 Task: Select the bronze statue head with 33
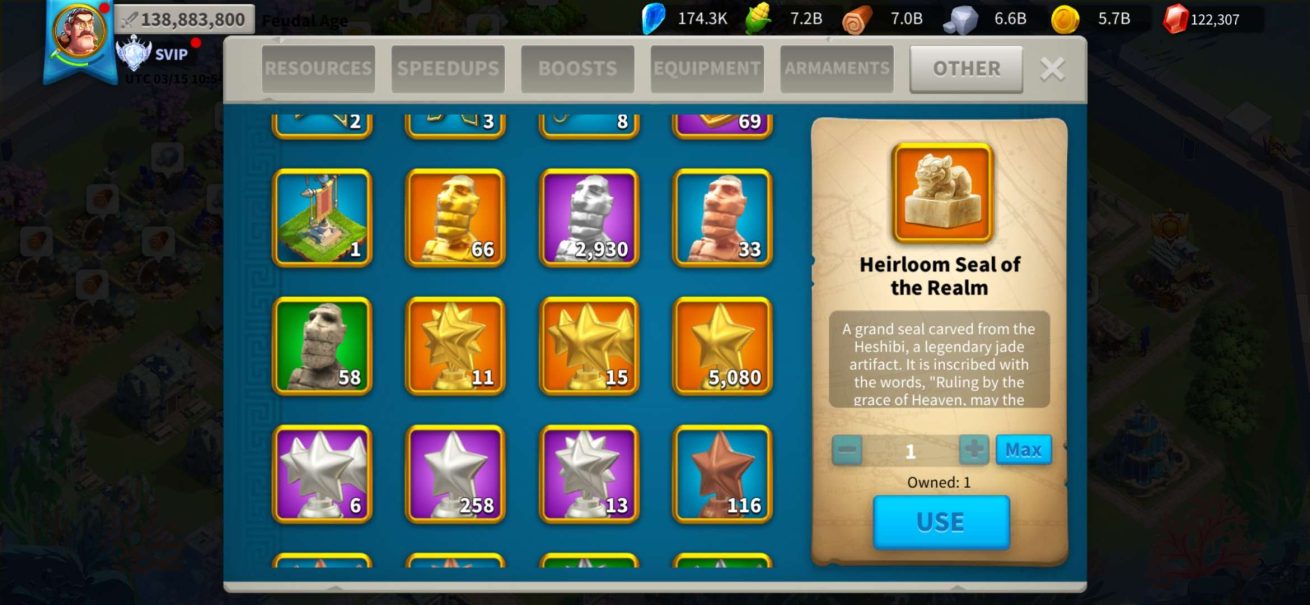[722, 218]
